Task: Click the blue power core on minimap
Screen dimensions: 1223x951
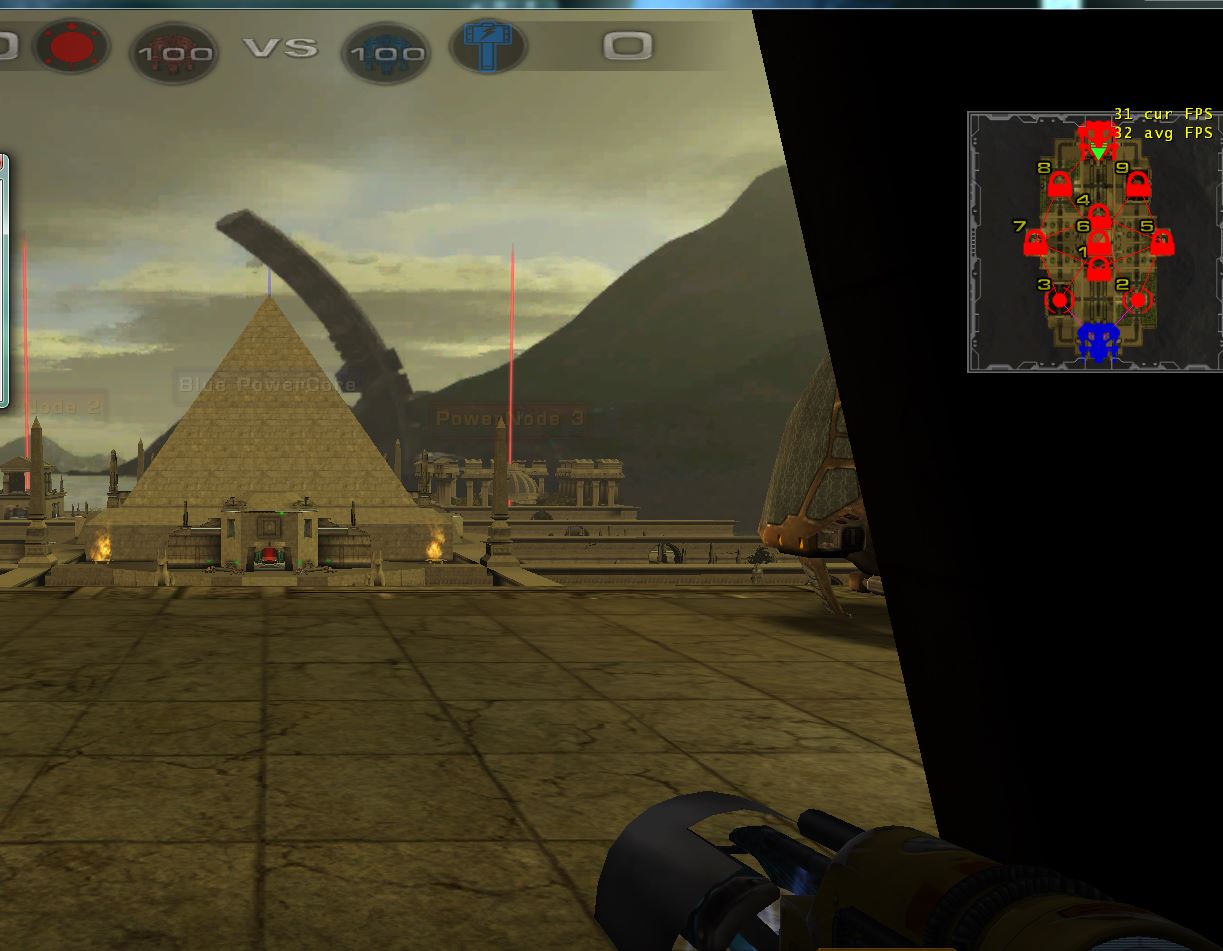Action: (1098, 341)
